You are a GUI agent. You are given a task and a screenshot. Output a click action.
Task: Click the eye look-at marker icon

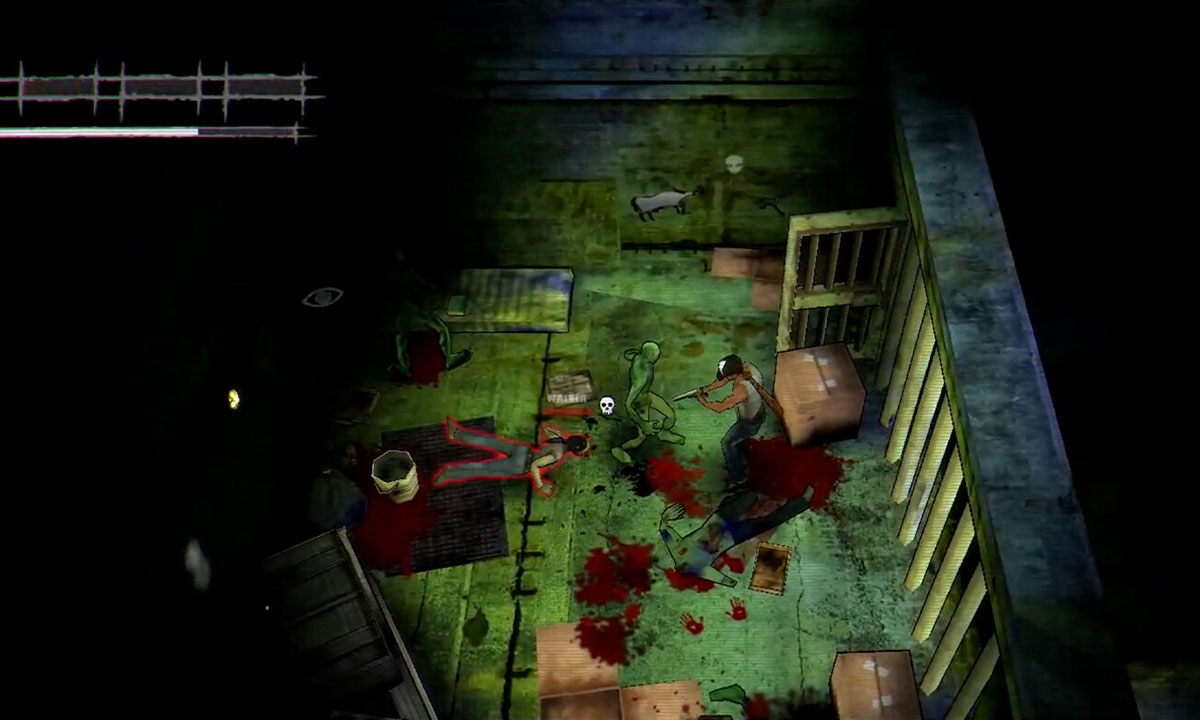point(322,297)
